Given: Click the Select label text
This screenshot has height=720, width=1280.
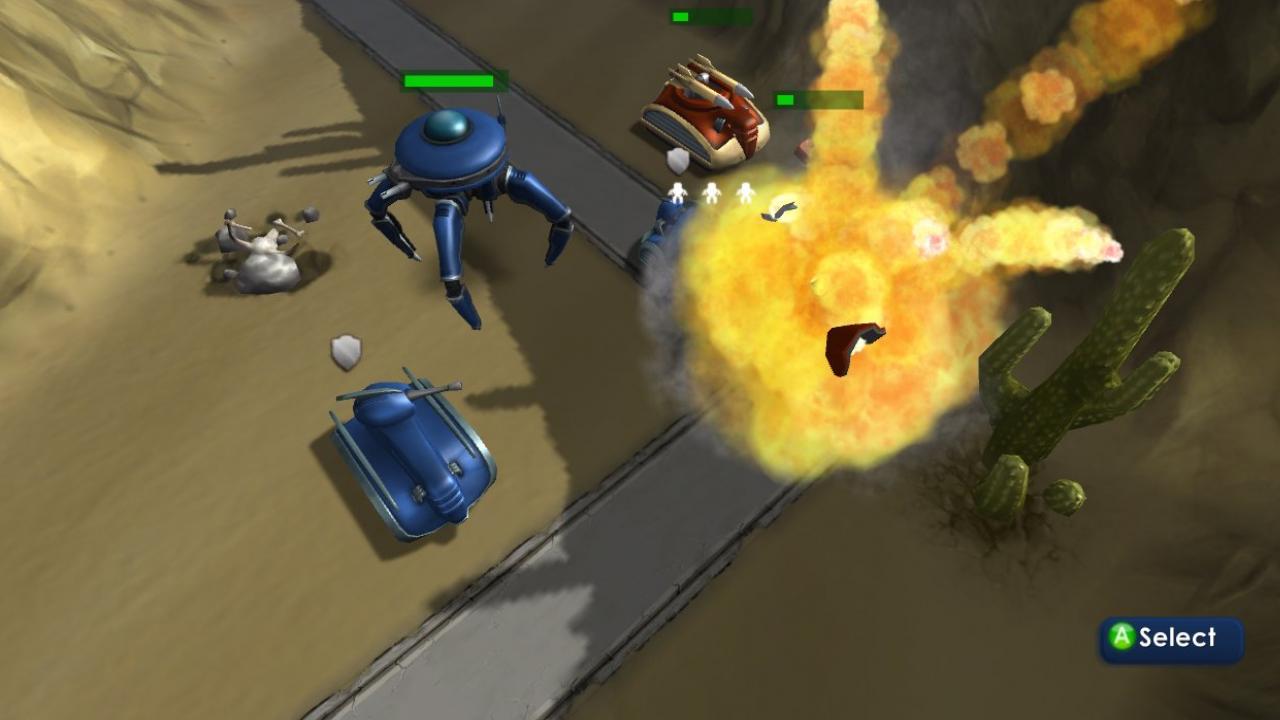Looking at the screenshot, I should (x=1175, y=638).
